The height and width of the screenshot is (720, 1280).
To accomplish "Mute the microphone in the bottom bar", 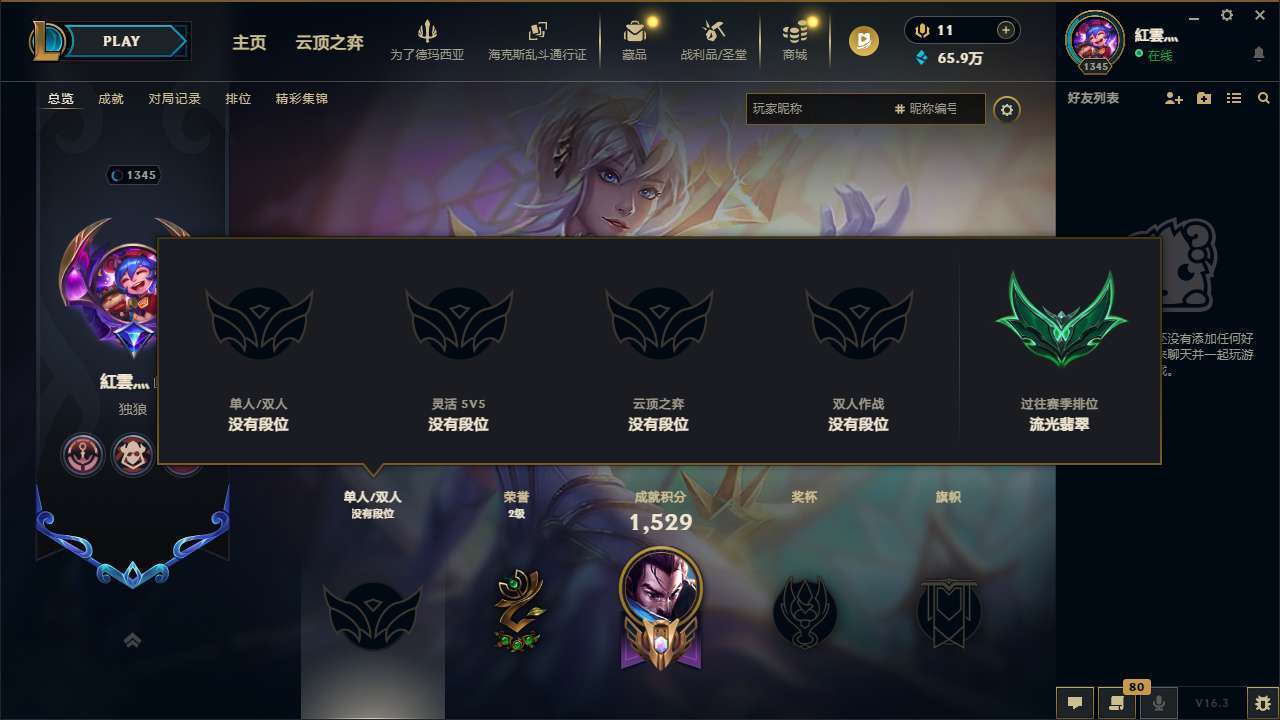I will point(1159,703).
